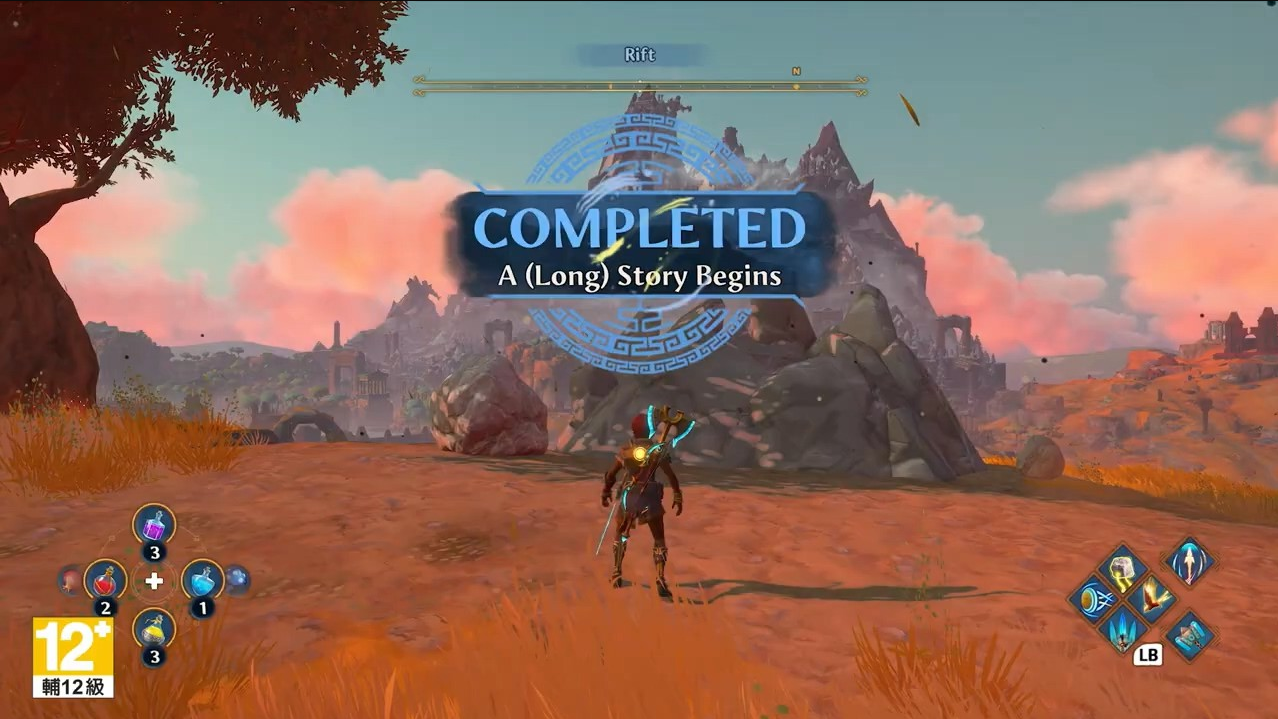Choose the yellow potion slot
The image size is (1278, 719).
coord(154,629)
